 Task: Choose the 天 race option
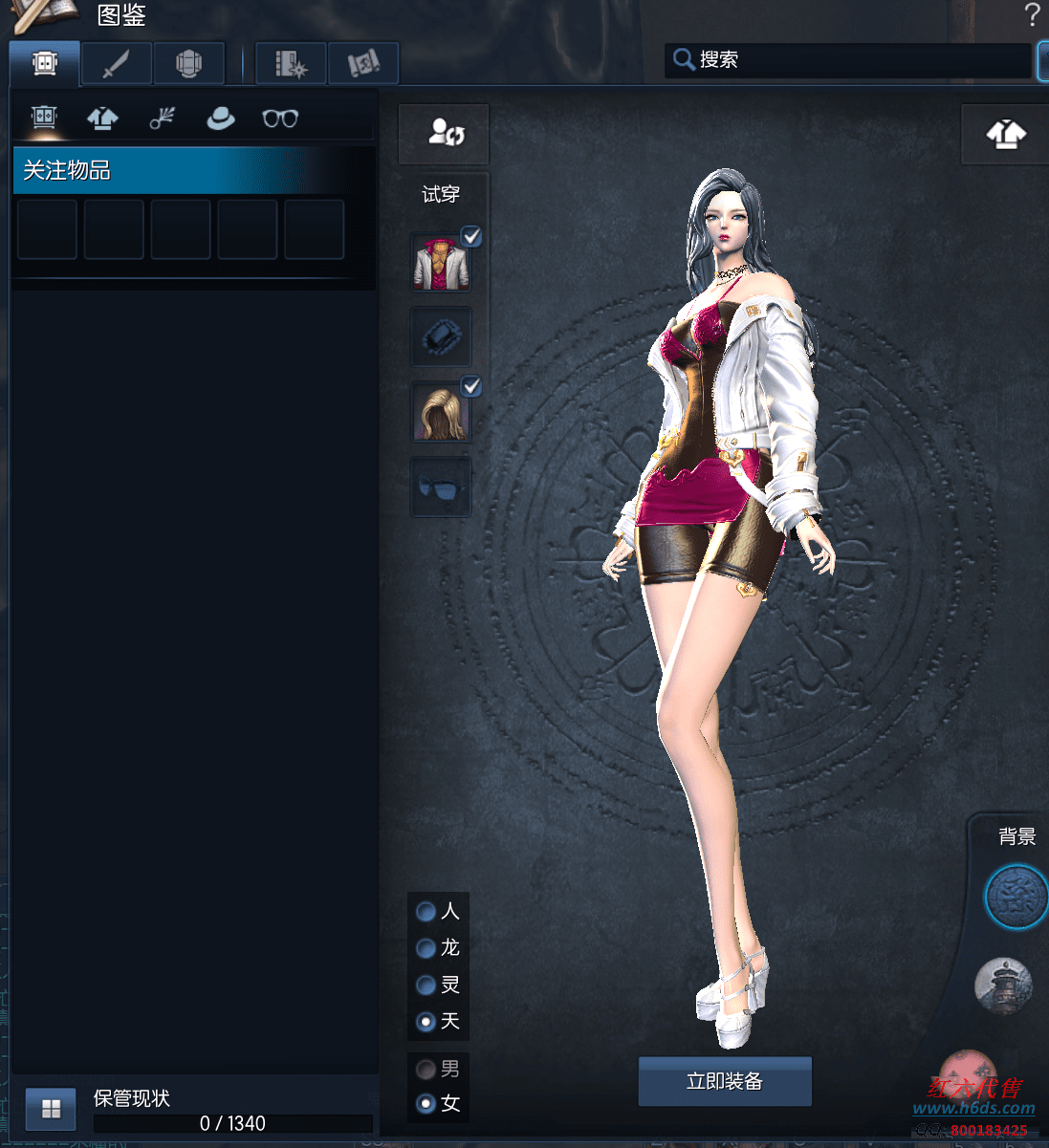[426, 1022]
